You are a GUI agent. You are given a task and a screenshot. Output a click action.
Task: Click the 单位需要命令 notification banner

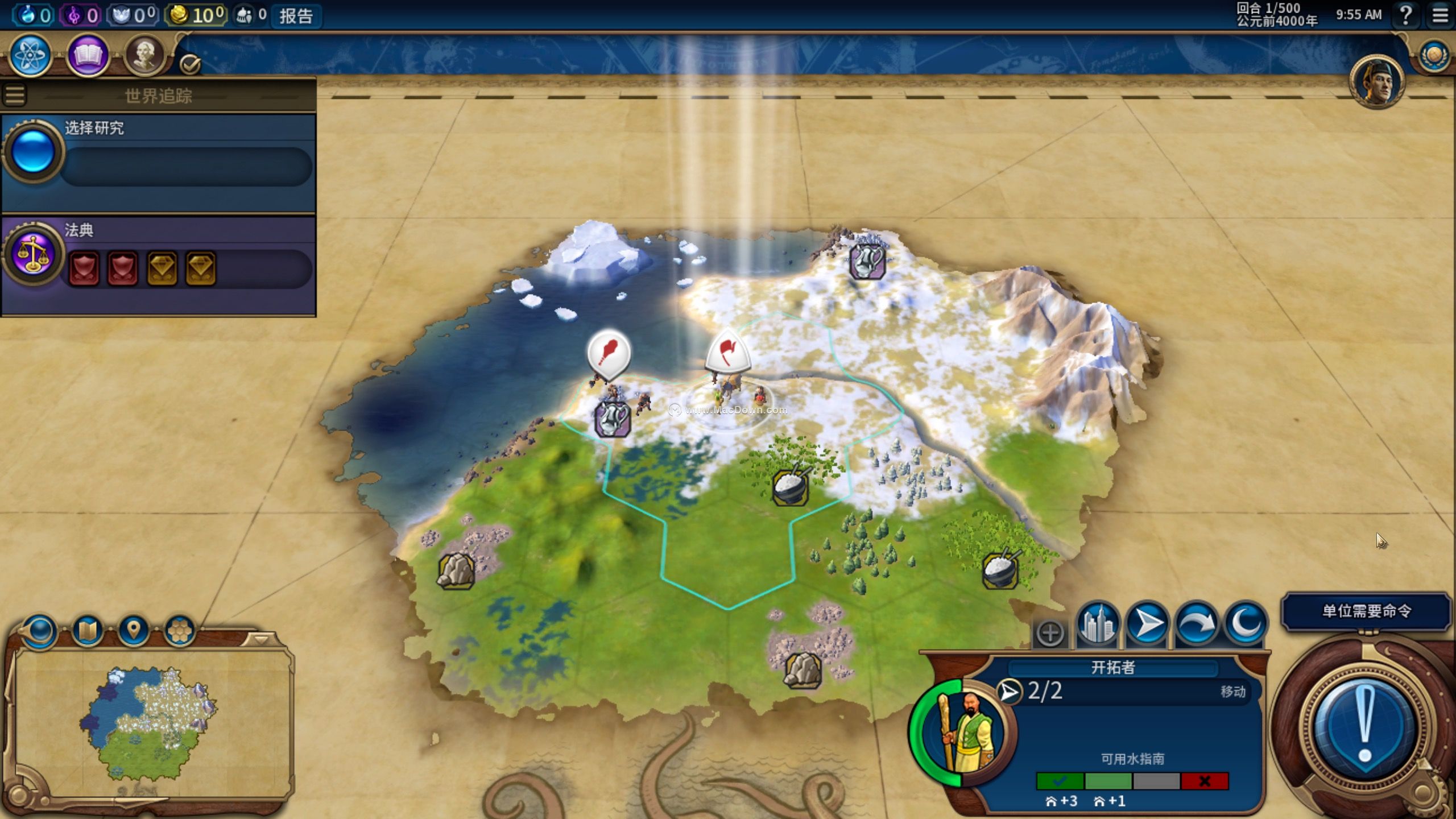tap(1366, 611)
